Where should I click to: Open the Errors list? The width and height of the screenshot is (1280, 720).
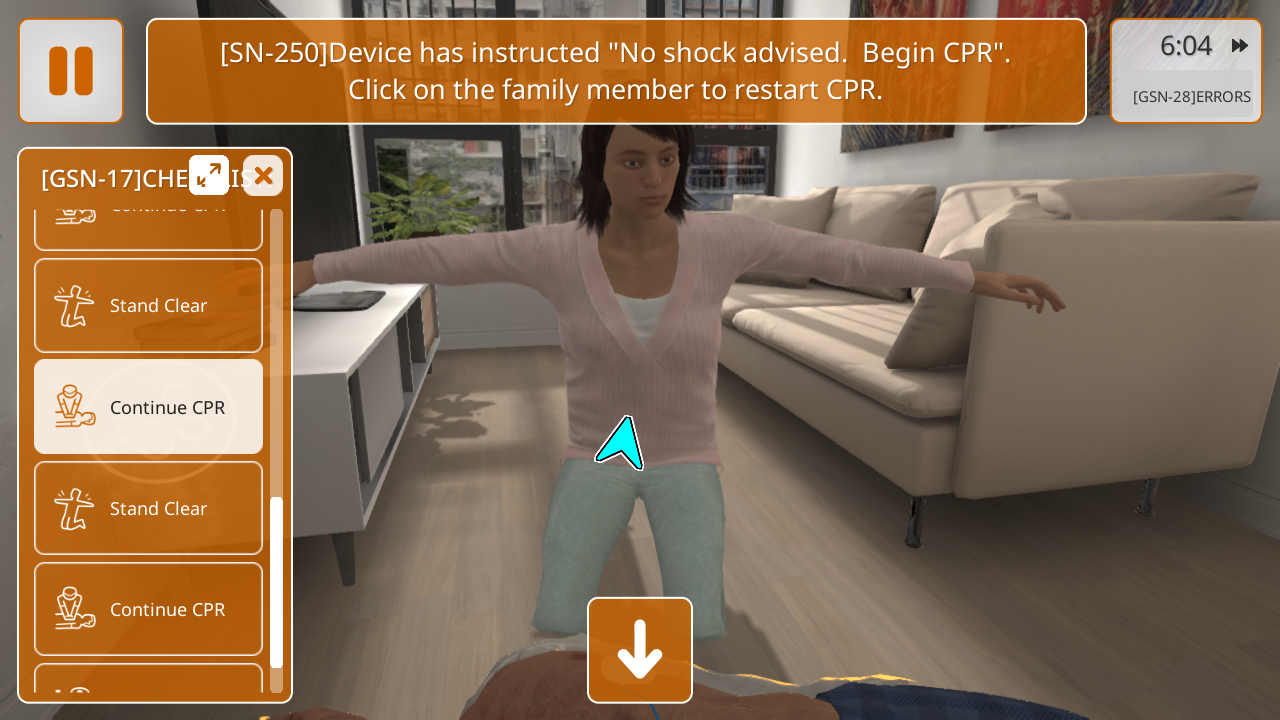click(1191, 96)
